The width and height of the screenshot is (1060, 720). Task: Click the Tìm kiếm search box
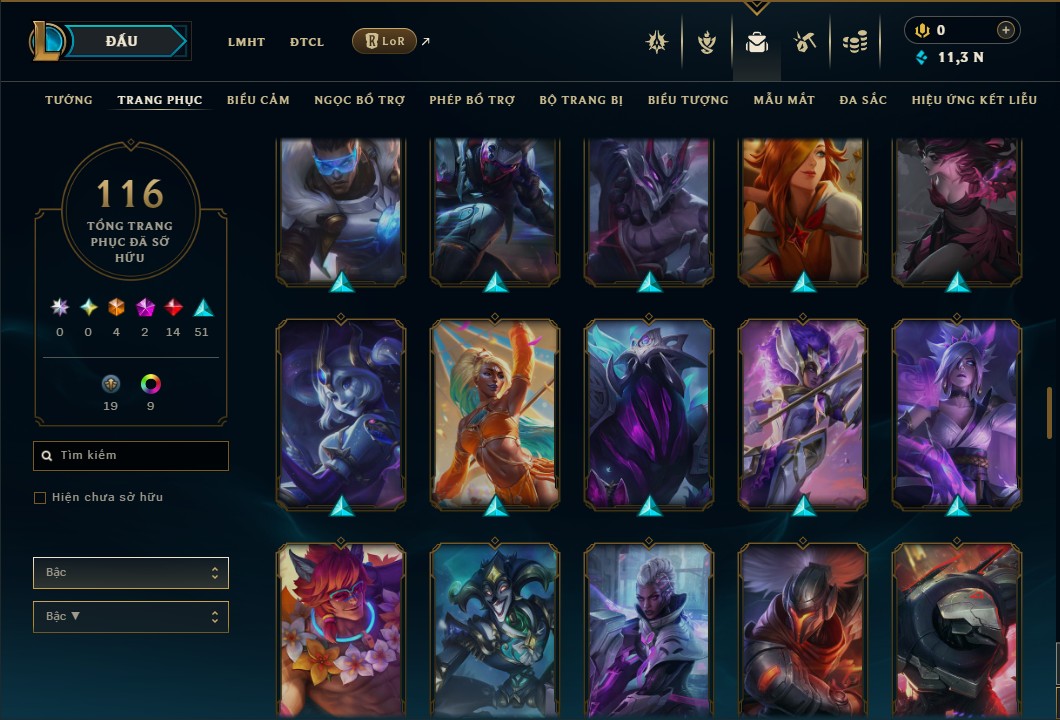131,456
